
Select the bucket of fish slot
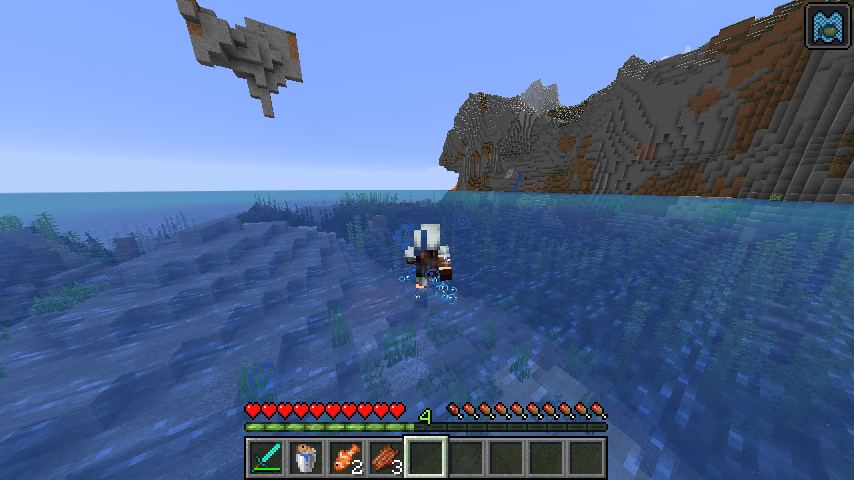pyautogui.click(x=305, y=457)
